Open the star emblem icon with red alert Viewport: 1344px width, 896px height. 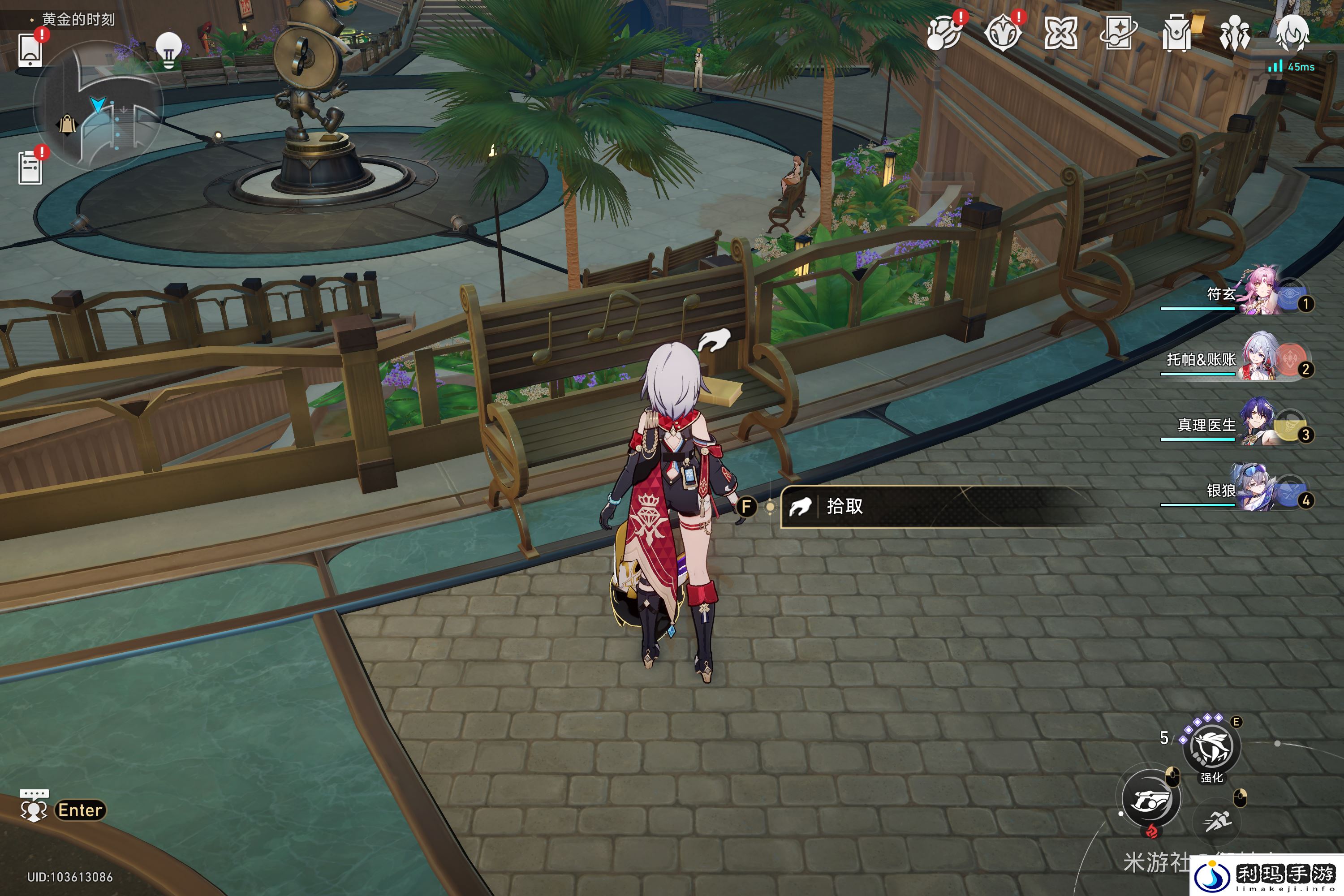[1002, 33]
